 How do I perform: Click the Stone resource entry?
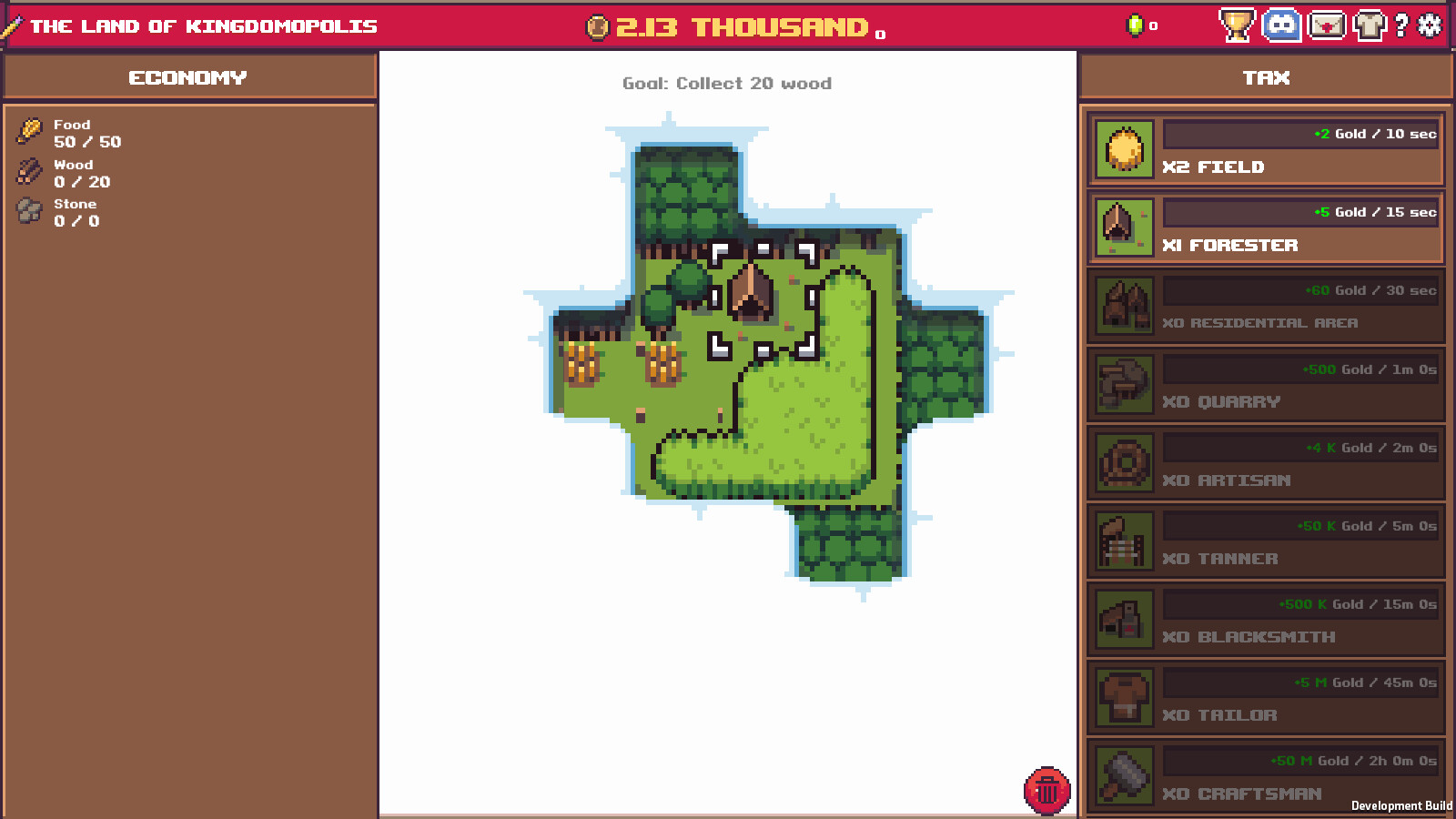tap(75, 212)
